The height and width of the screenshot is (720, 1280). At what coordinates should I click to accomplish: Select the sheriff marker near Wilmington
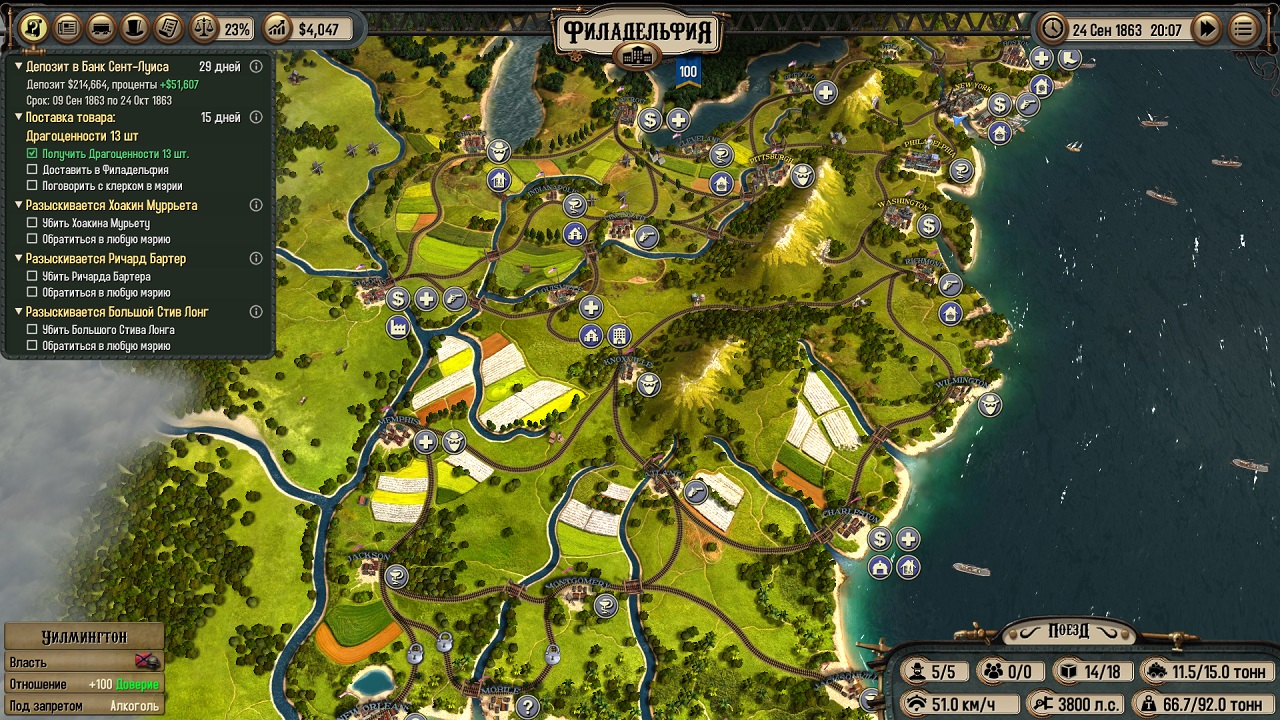(x=990, y=405)
